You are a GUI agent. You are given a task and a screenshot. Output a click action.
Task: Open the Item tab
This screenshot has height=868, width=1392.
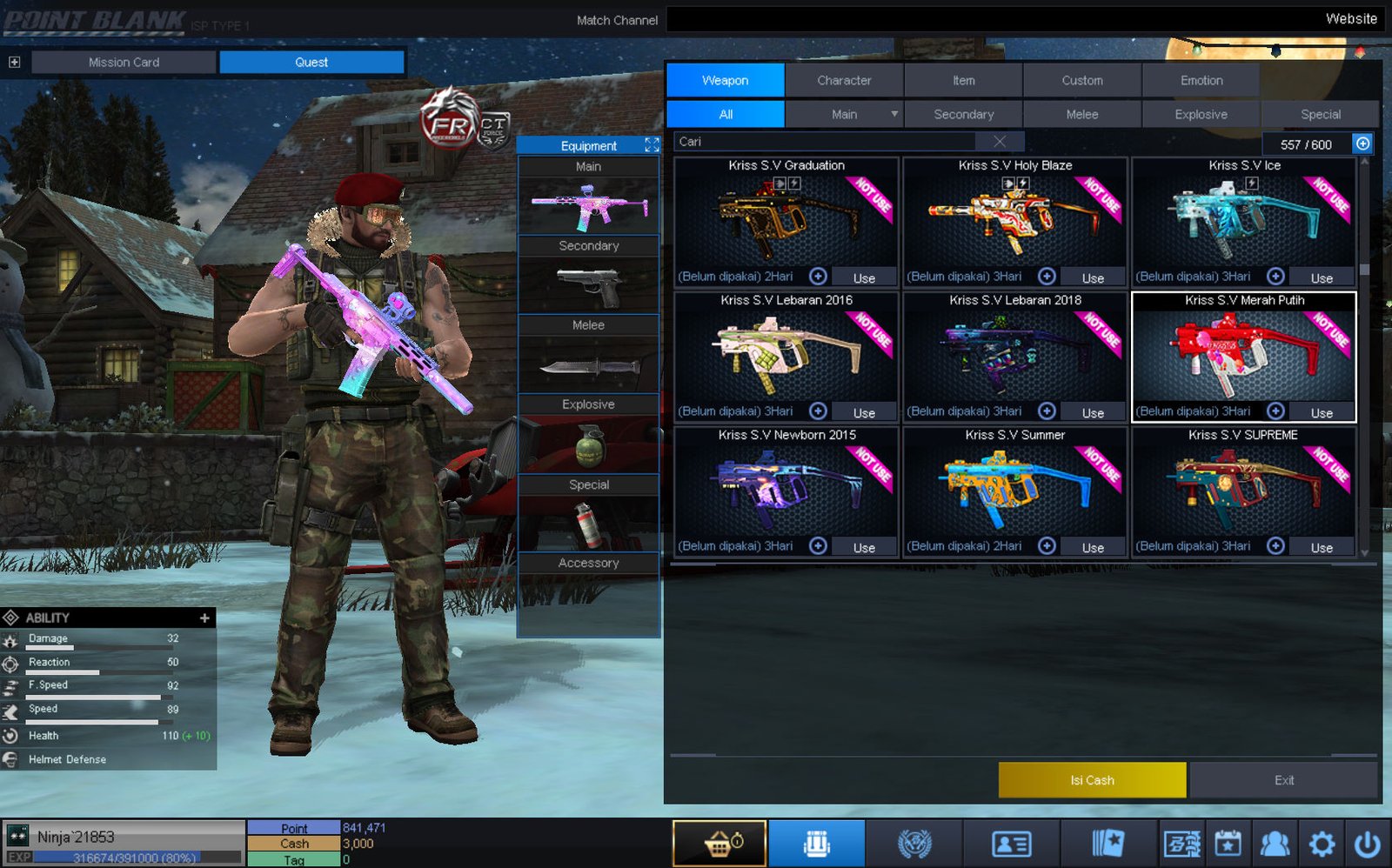click(963, 80)
